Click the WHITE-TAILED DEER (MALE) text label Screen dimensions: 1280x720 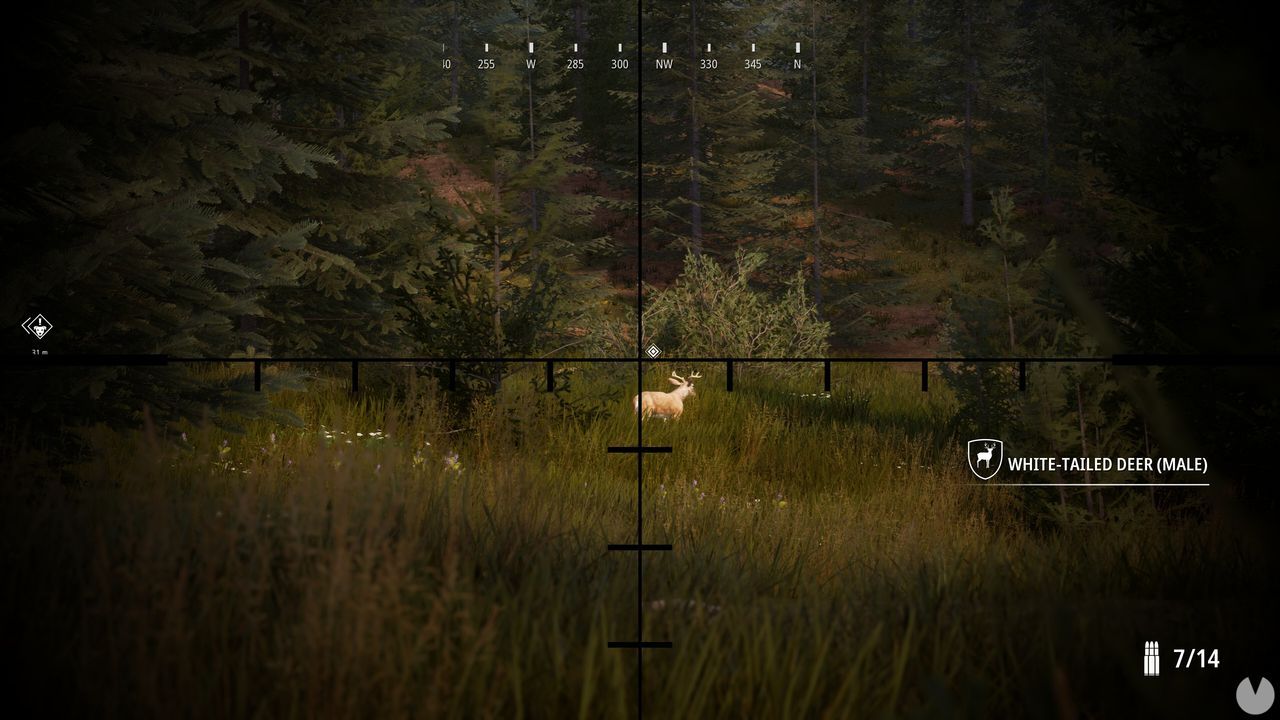(x=1109, y=464)
